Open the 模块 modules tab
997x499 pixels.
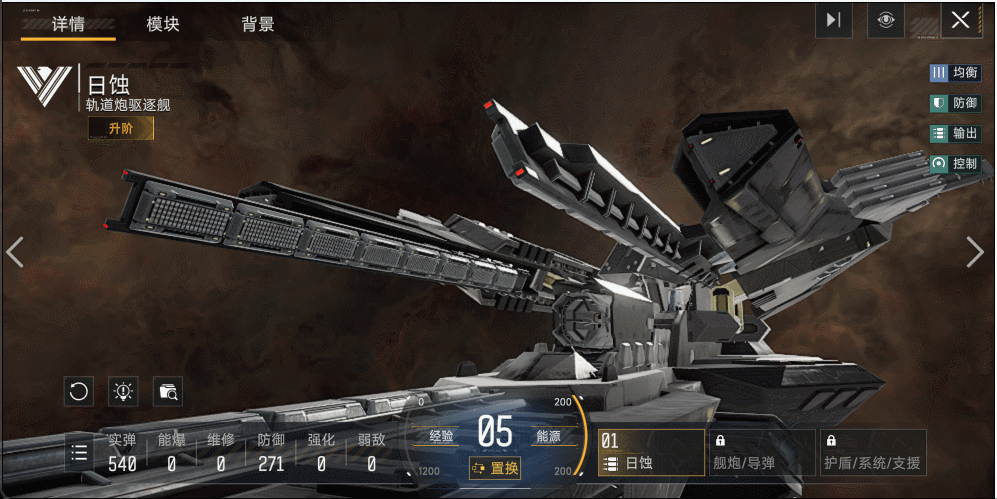pyautogui.click(x=163, y=24)
